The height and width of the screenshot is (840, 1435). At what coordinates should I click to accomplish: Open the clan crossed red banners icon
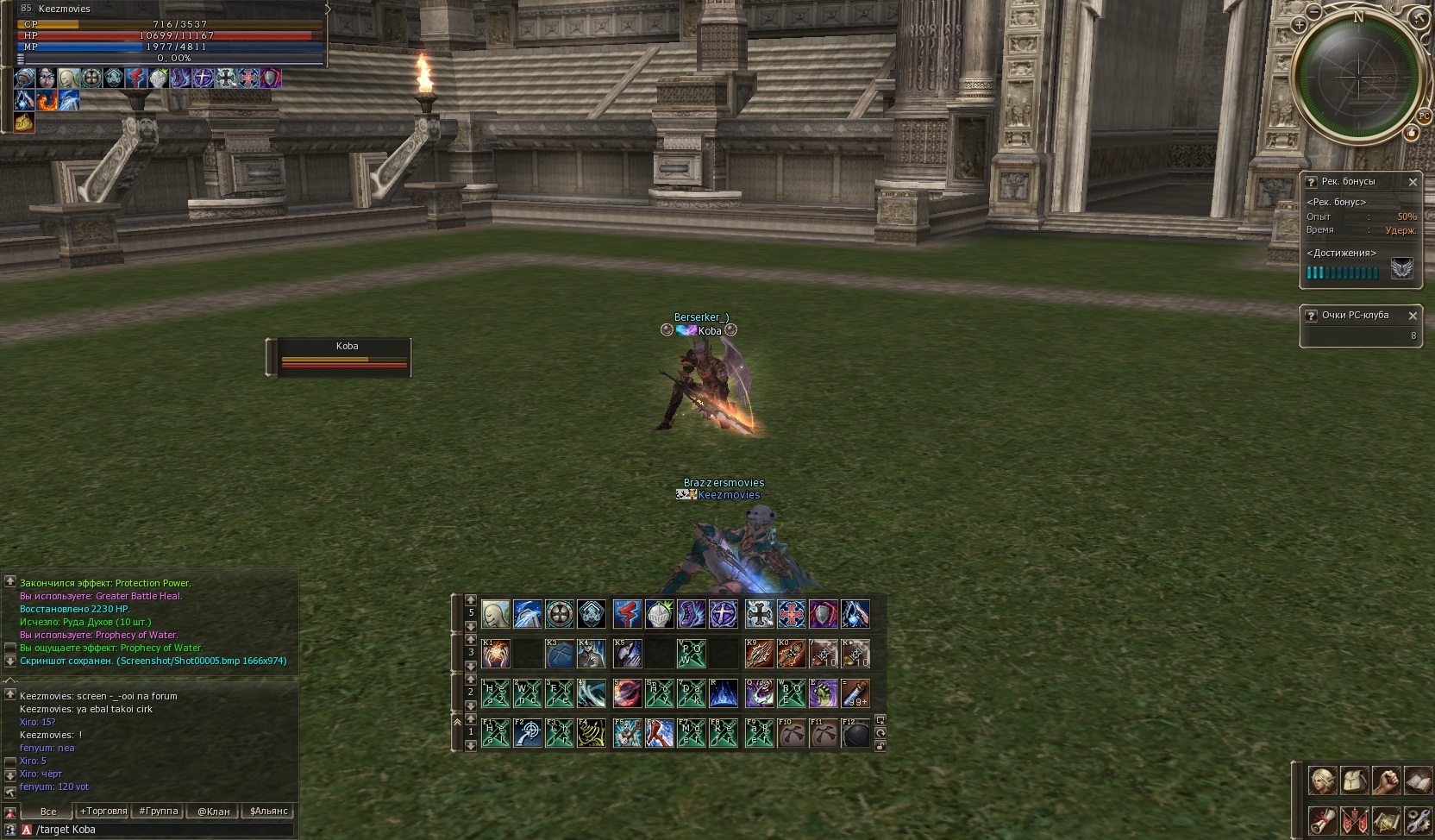click(1354, 819)
